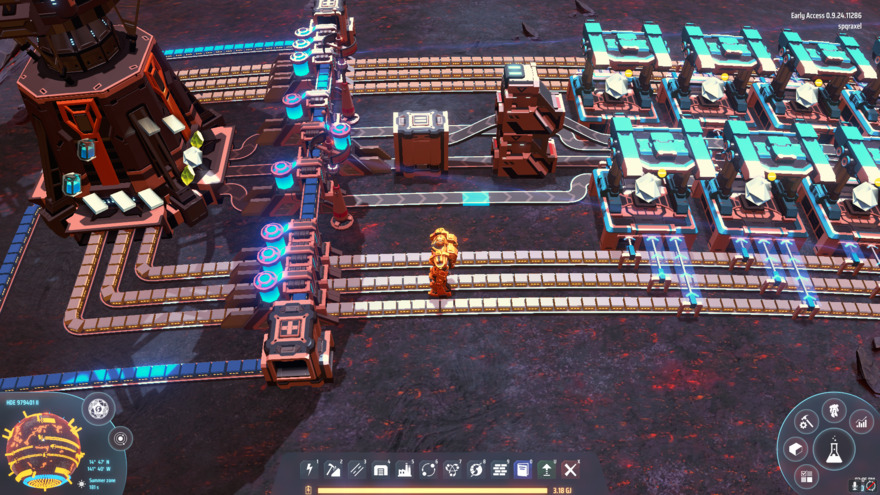Open the orbit-circle build category
This screenshot has width=880, height=495.
coord(429,469)
